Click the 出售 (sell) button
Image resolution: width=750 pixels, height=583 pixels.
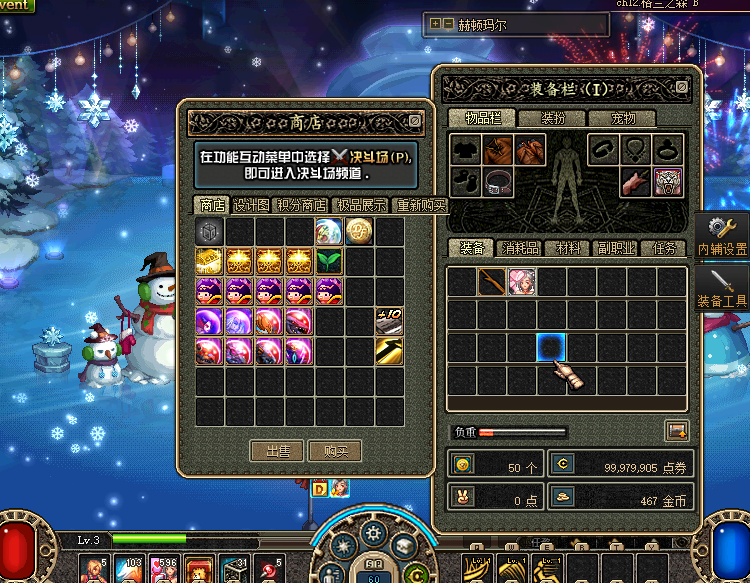coord(276,451)
